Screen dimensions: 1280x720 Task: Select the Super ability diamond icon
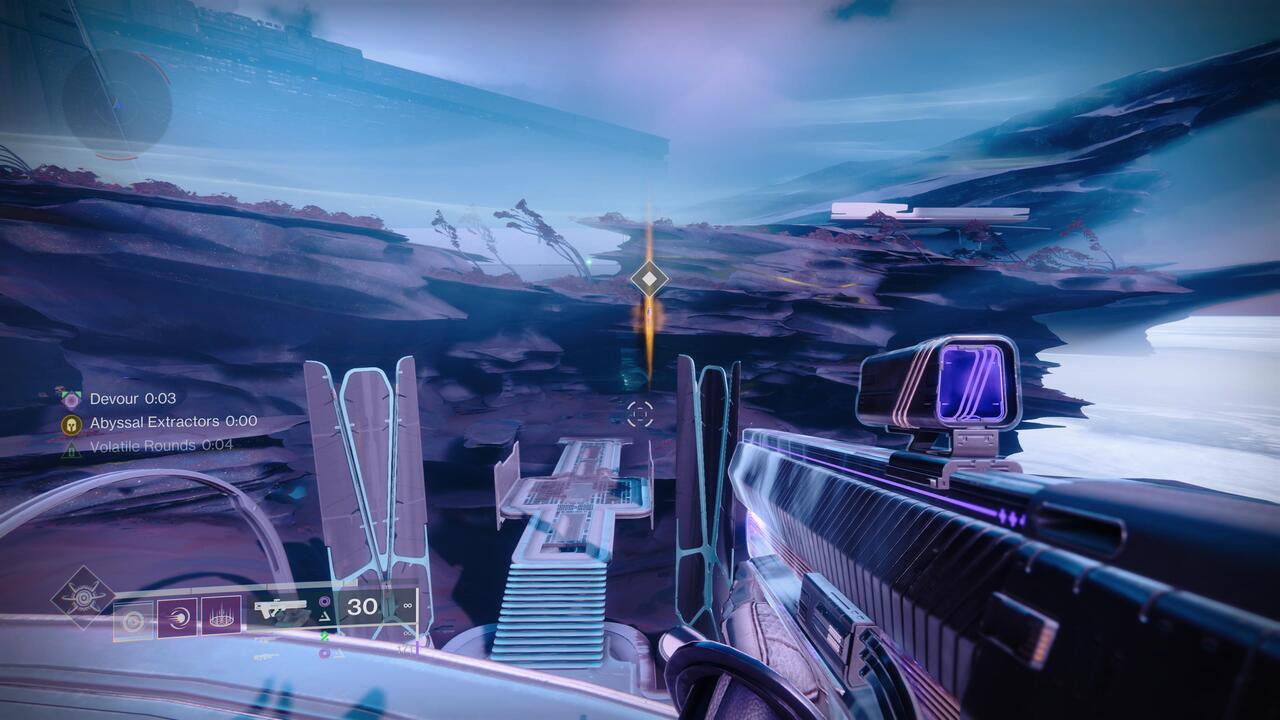click(x=83, y=597)
